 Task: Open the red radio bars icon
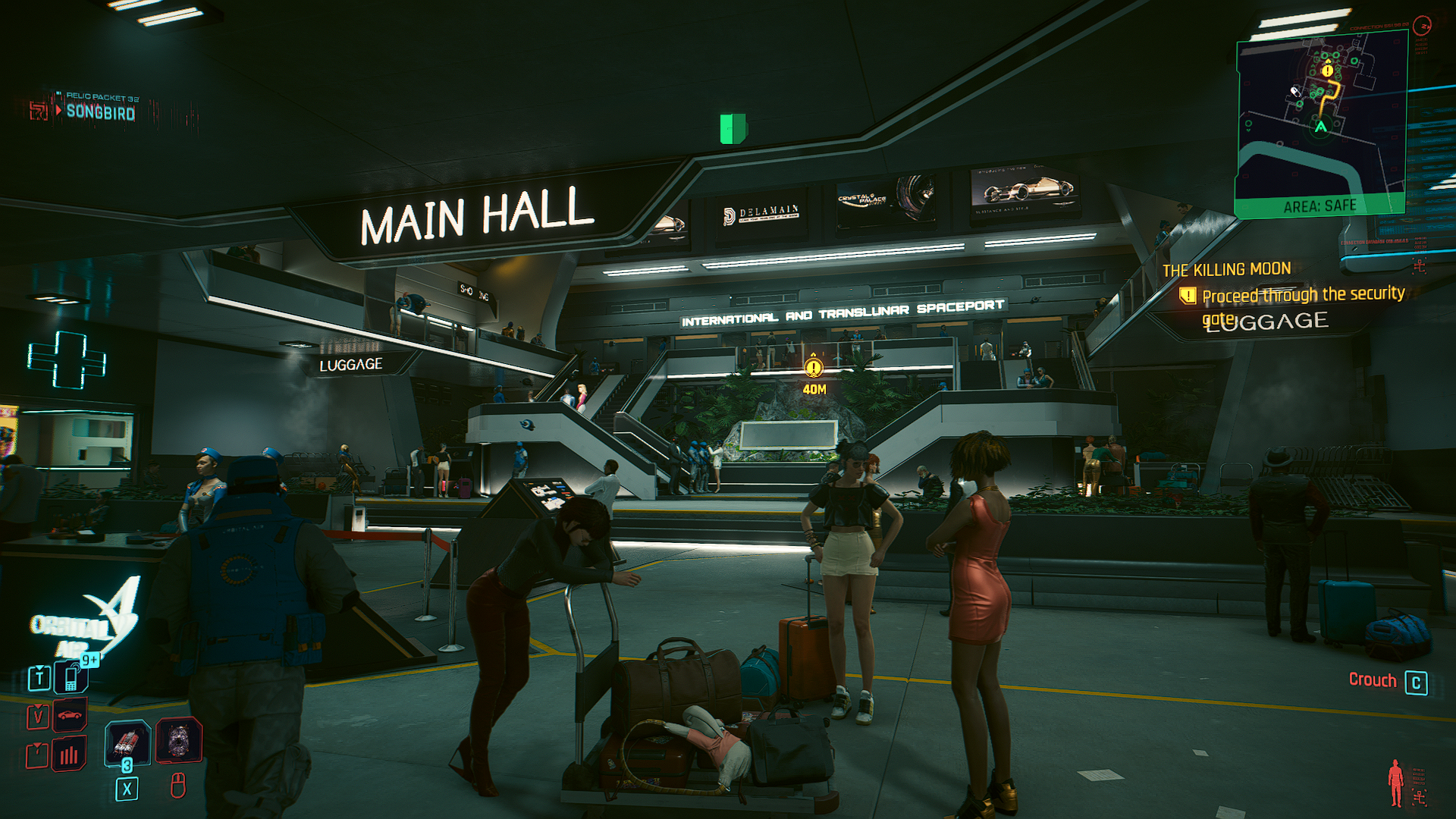pos(69,755)
